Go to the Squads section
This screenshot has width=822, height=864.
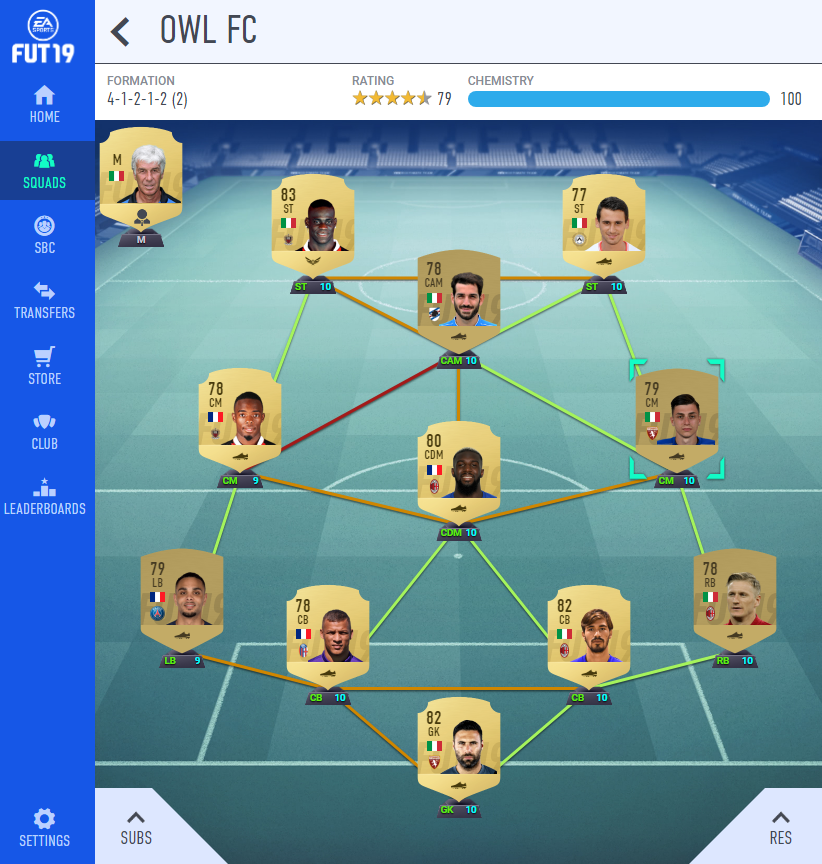point(45,170)
